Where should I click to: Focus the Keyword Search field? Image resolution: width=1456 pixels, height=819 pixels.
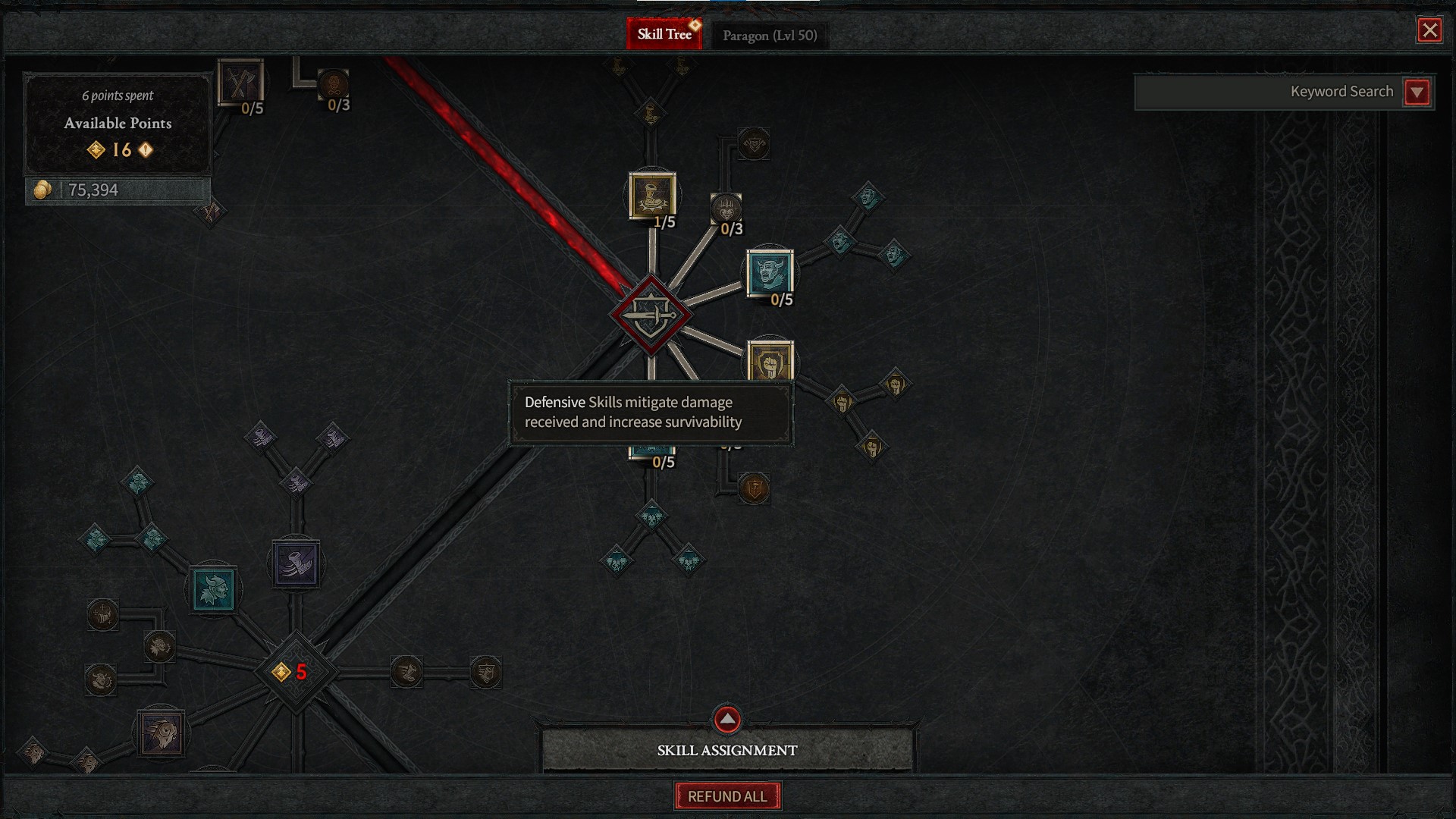click(1266, 93)
